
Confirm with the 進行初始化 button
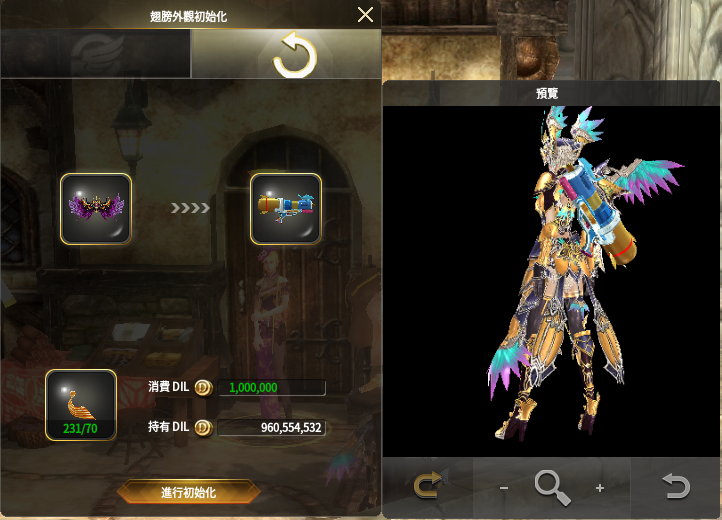[x=188, y=492]
